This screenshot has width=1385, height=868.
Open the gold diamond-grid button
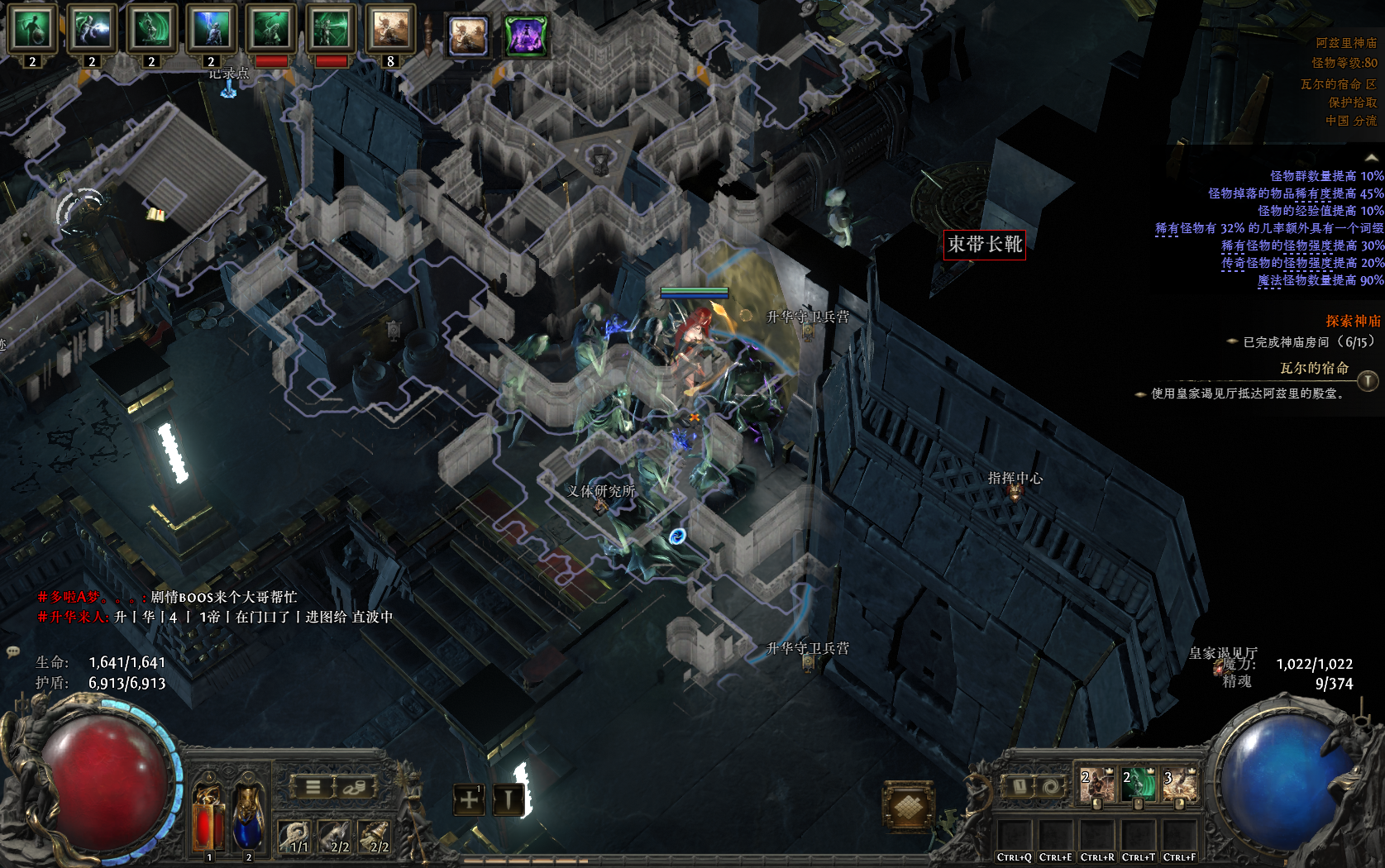click(x=908, y=804)
